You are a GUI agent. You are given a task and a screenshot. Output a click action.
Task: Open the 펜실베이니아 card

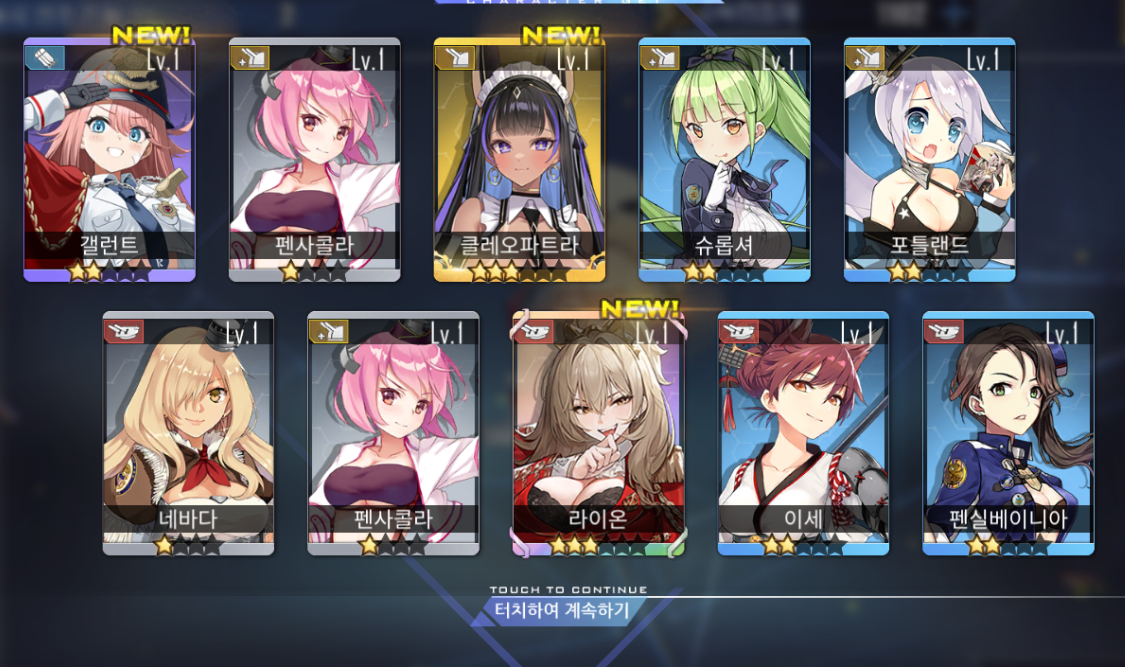click(x=1008, y=433)
